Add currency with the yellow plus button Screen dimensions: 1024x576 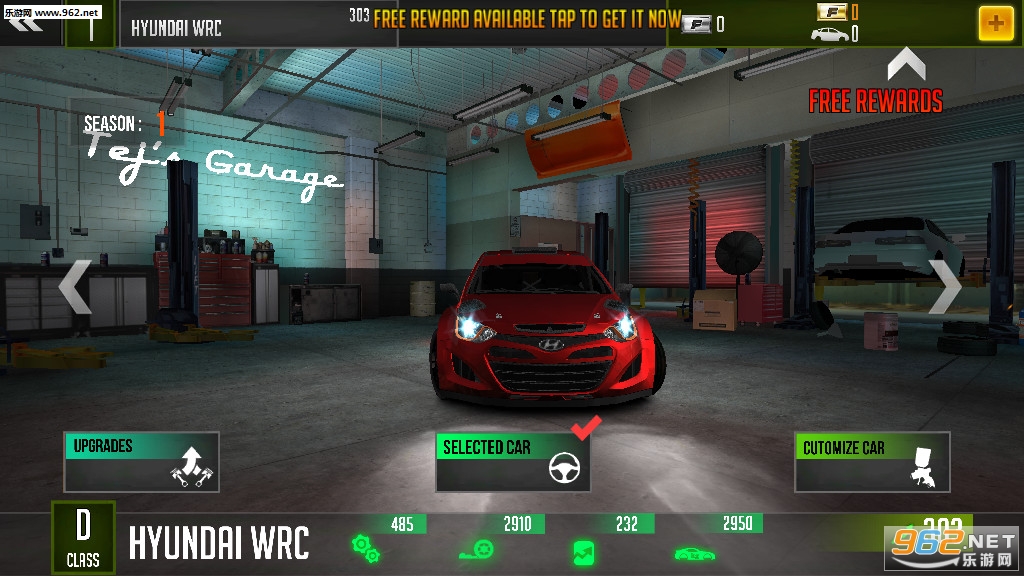[995, 22]
